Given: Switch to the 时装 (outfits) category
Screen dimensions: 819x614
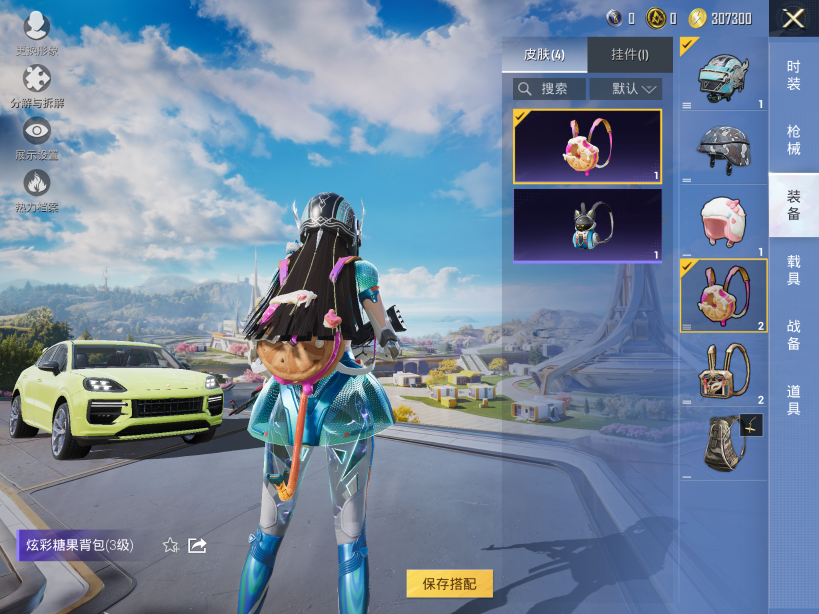Looking at the screenshot, I should click(793, 75).
